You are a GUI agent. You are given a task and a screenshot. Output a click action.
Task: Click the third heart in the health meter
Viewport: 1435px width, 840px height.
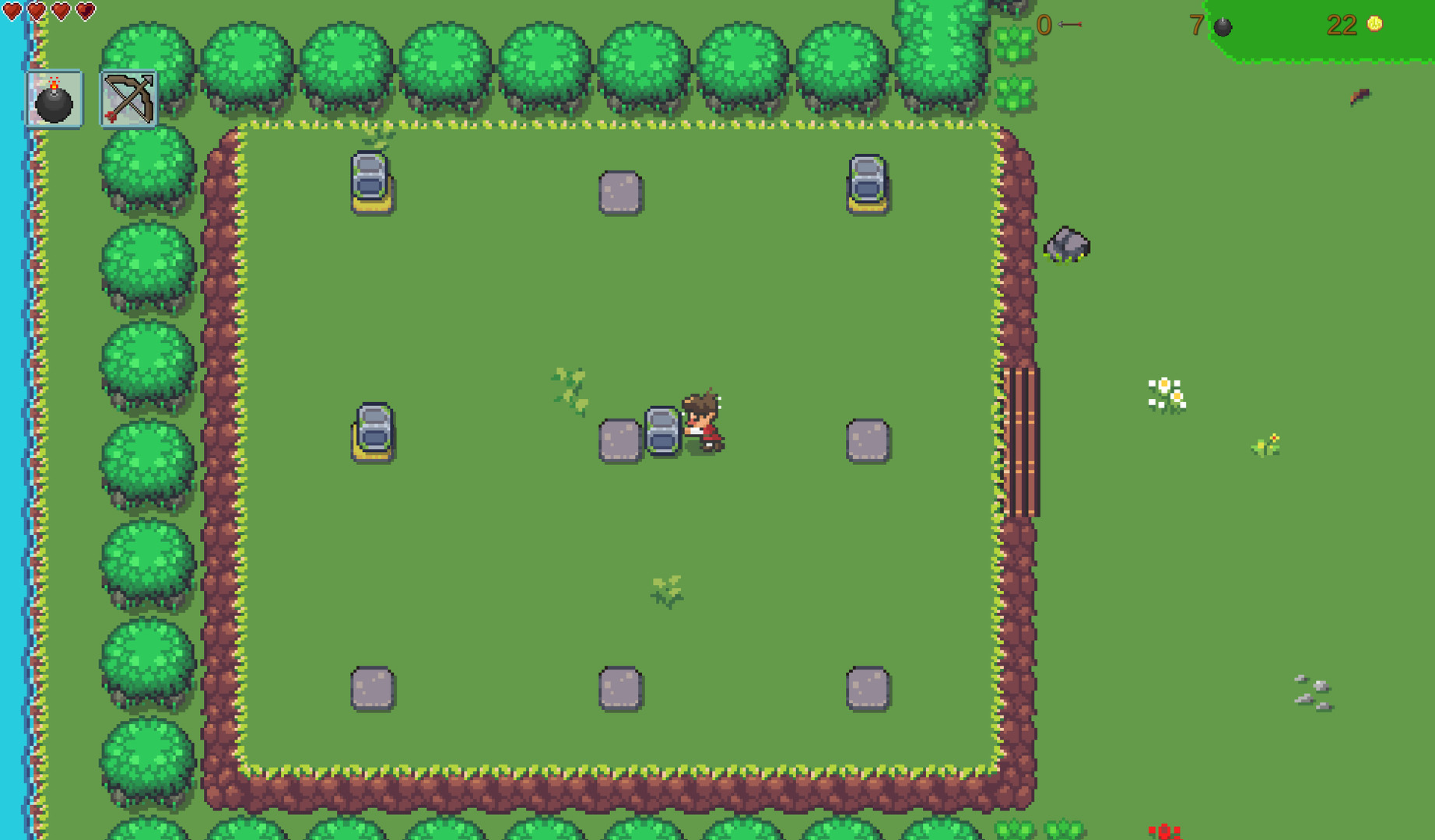[60, 10]
